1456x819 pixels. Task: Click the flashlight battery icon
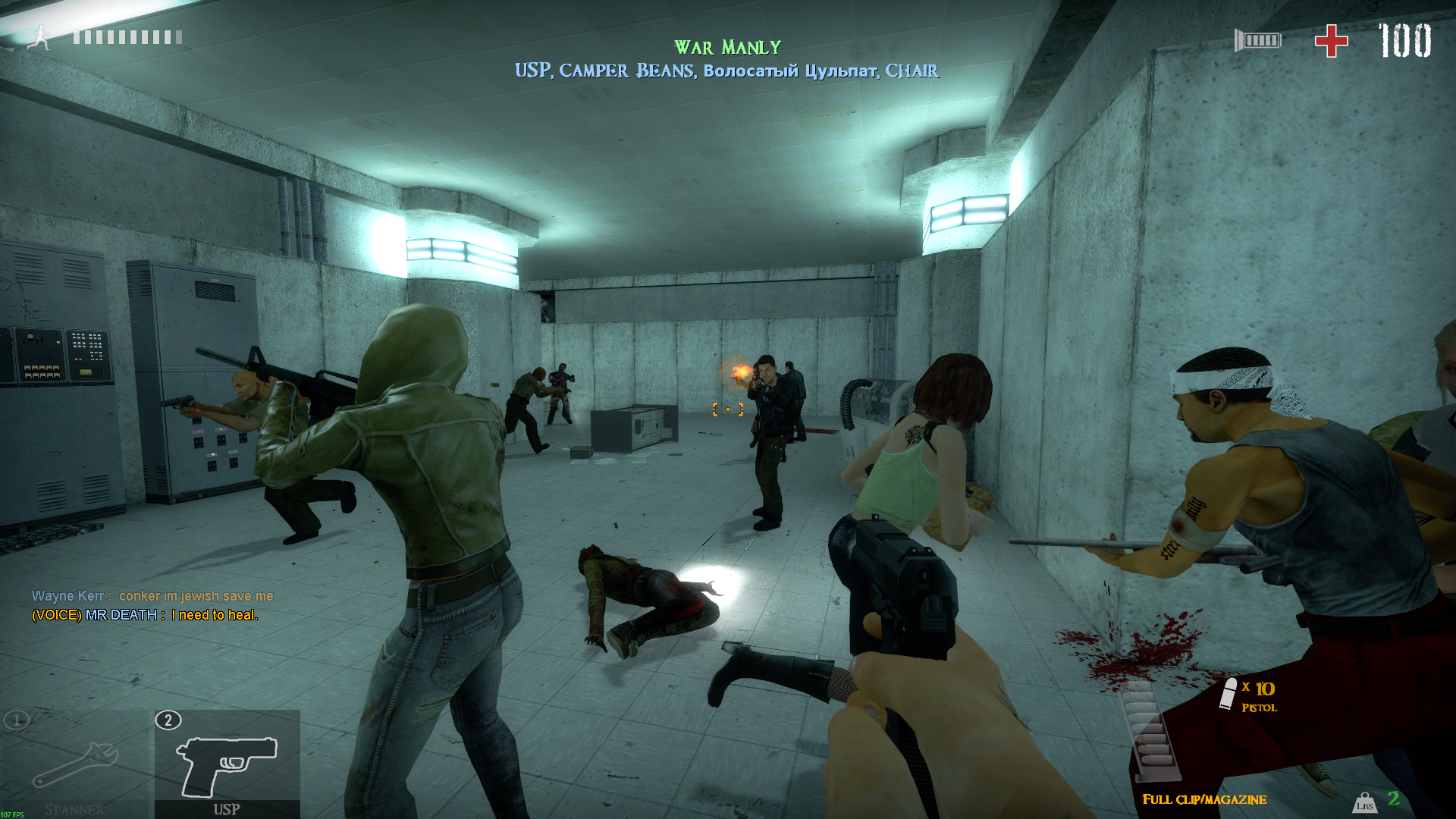point(1258,40)
